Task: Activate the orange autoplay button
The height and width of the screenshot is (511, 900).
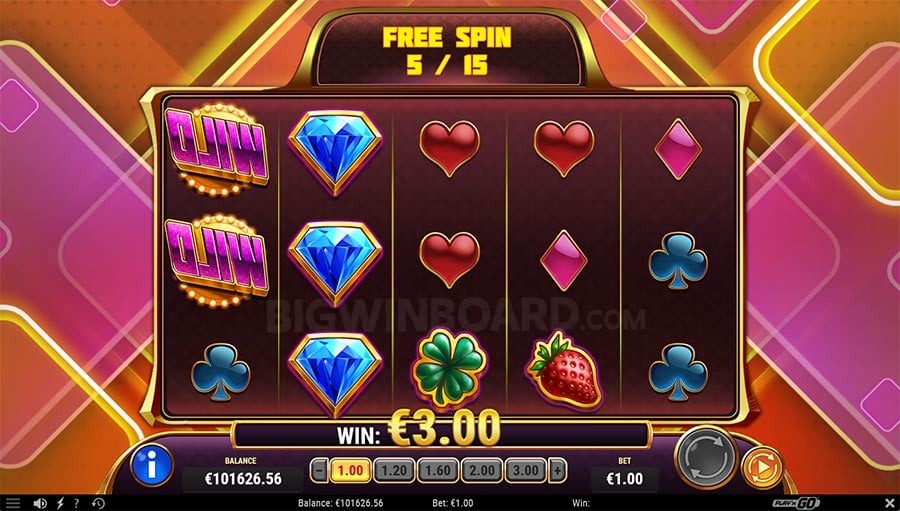Action: 761,466
